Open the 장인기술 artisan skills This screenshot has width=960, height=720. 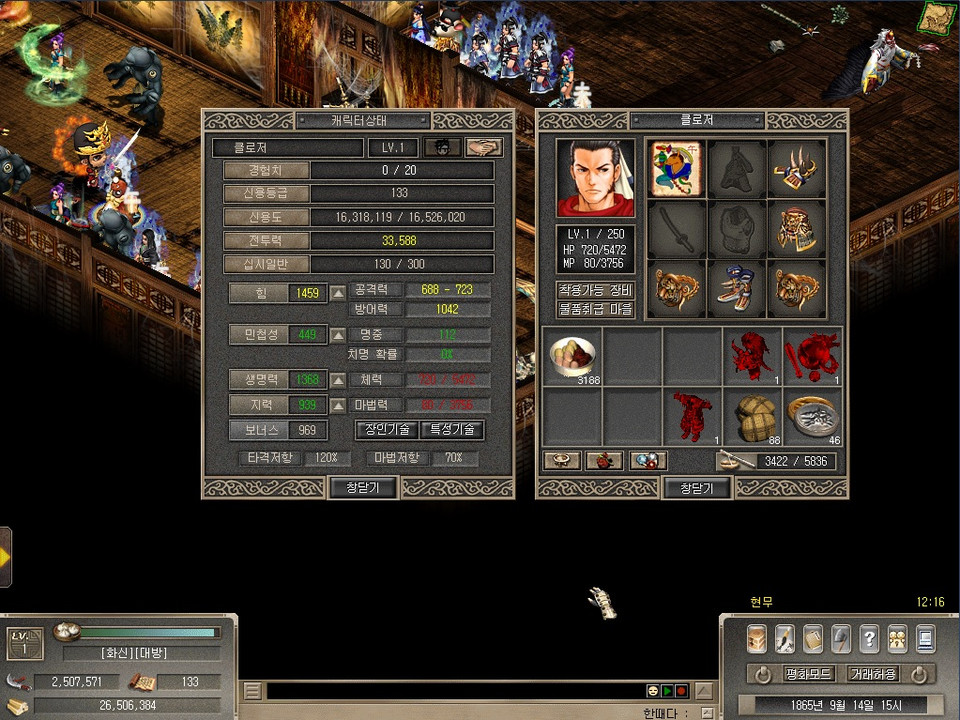[386, 430]
